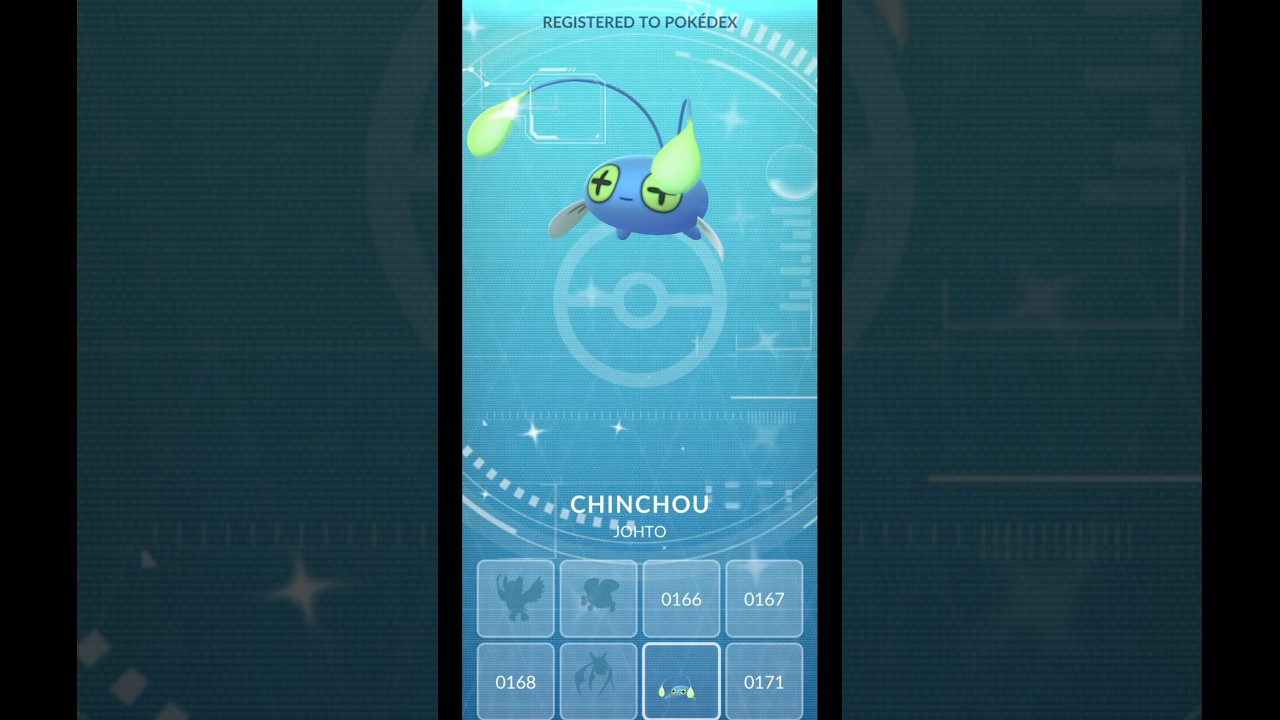1280x720 pixels.
Task: Open the JOHTO region label
Action: point(640,531)
